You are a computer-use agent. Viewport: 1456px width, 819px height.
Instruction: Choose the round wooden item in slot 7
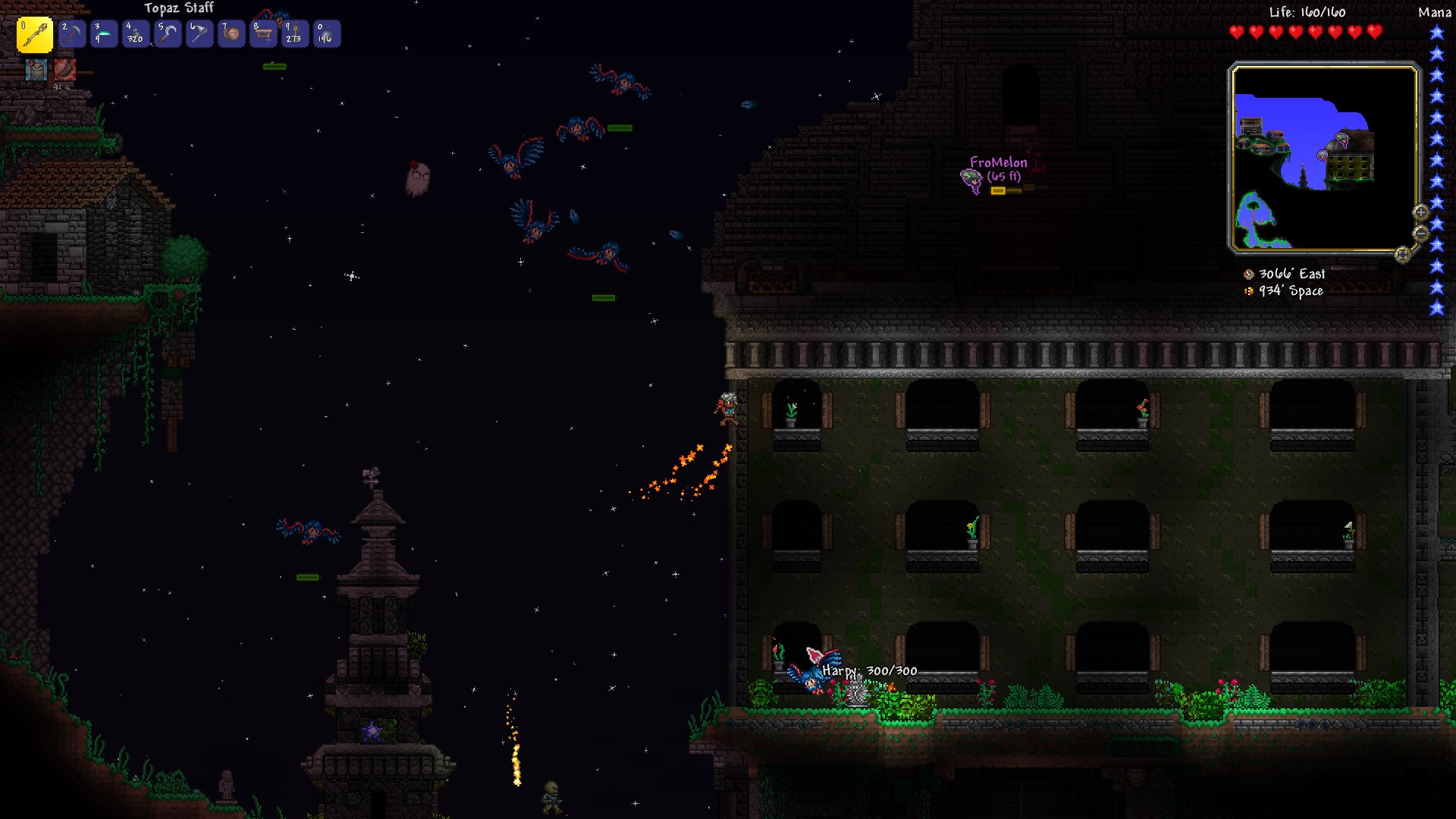tap(231, 34)
